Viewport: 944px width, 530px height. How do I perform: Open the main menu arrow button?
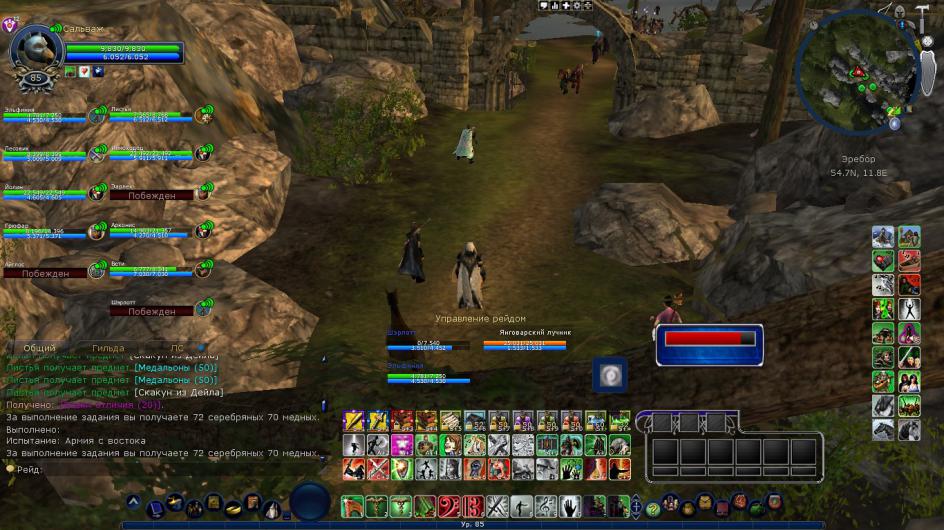[x=134, y=500]
